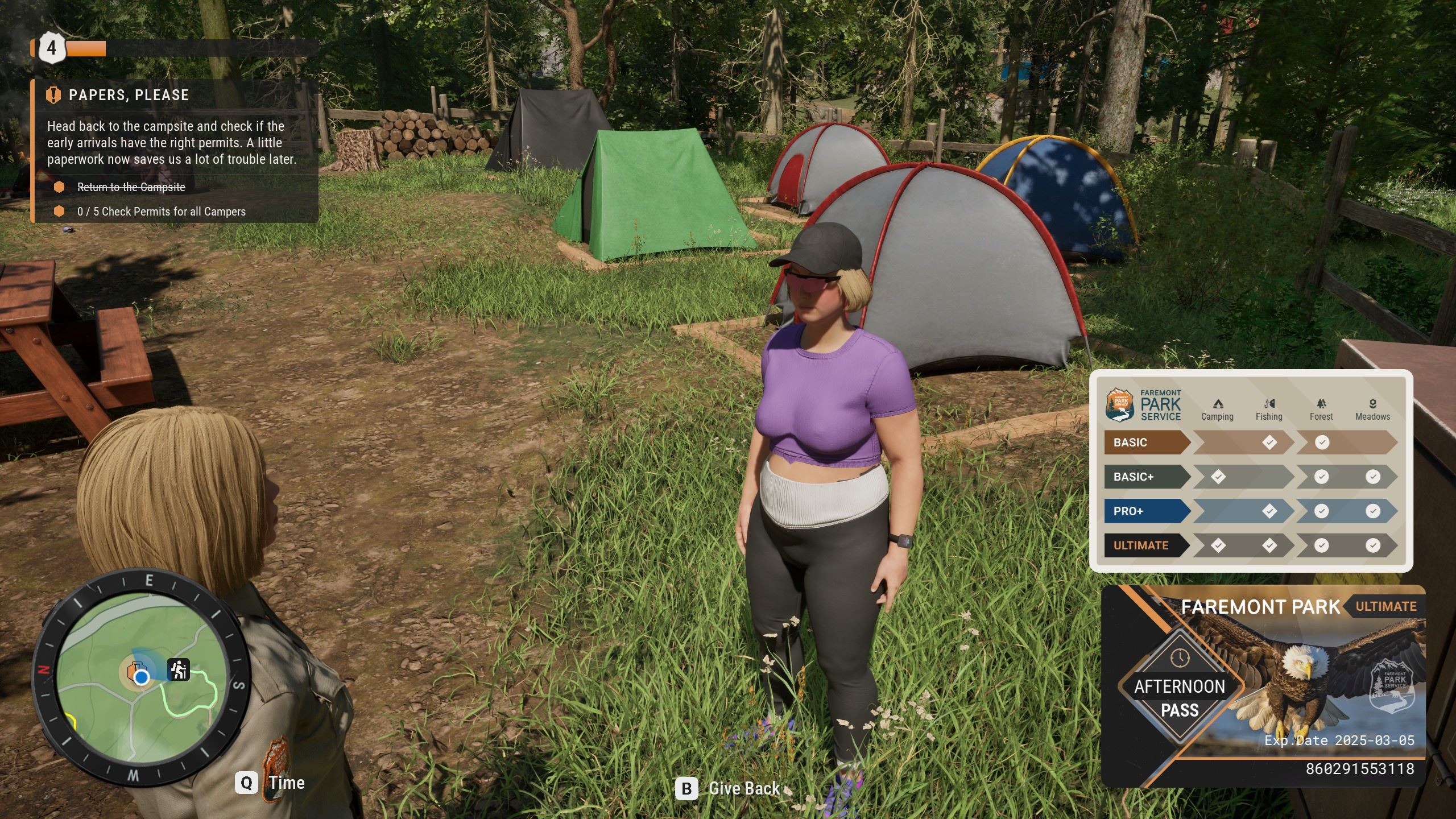Select the Forest column header icon
1456x819 pixels.
tap(1321, 404)
